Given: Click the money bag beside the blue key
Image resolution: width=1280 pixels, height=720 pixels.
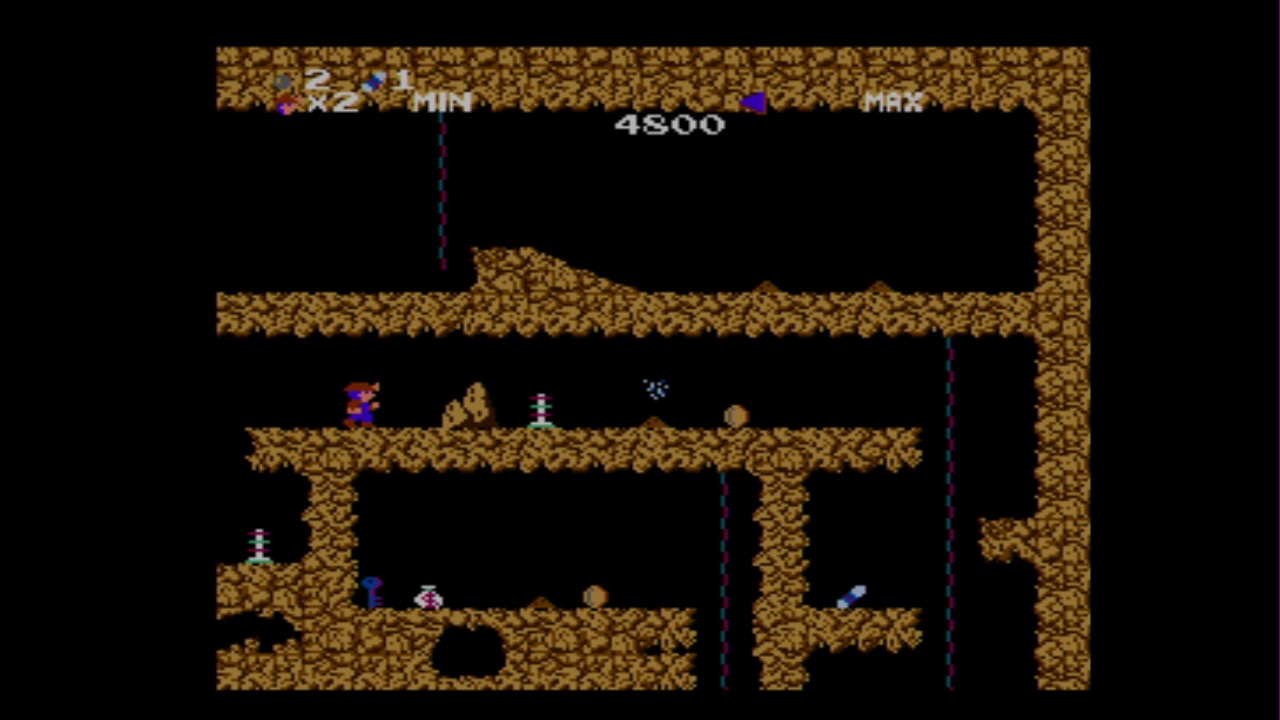Looking at the screenshot, I should coord(428,597).
